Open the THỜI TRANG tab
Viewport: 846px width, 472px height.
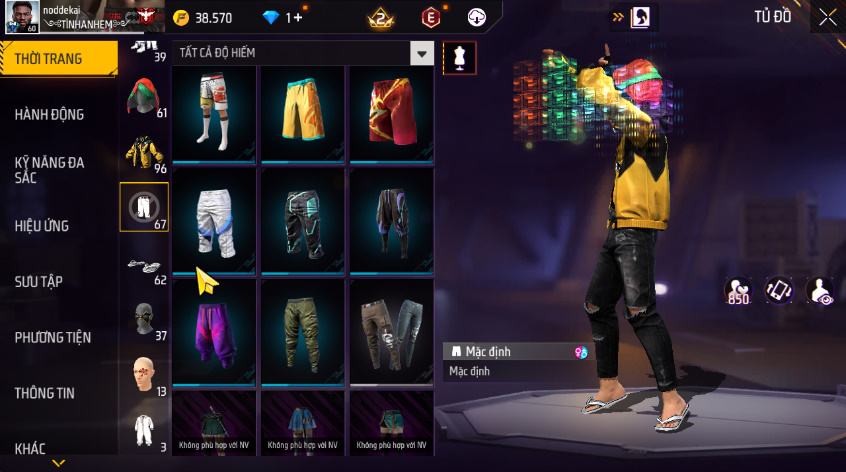coord(50,59)
